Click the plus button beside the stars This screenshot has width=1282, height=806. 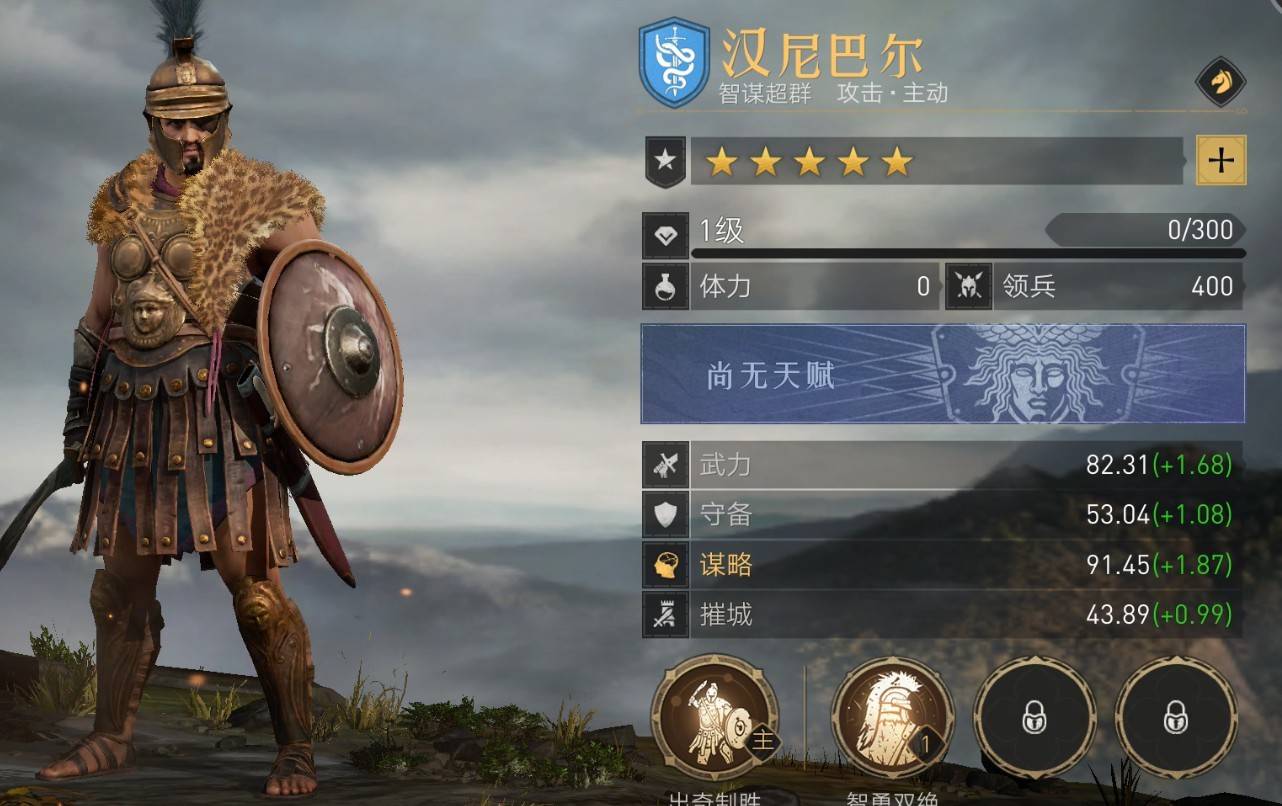point(1221,160)
